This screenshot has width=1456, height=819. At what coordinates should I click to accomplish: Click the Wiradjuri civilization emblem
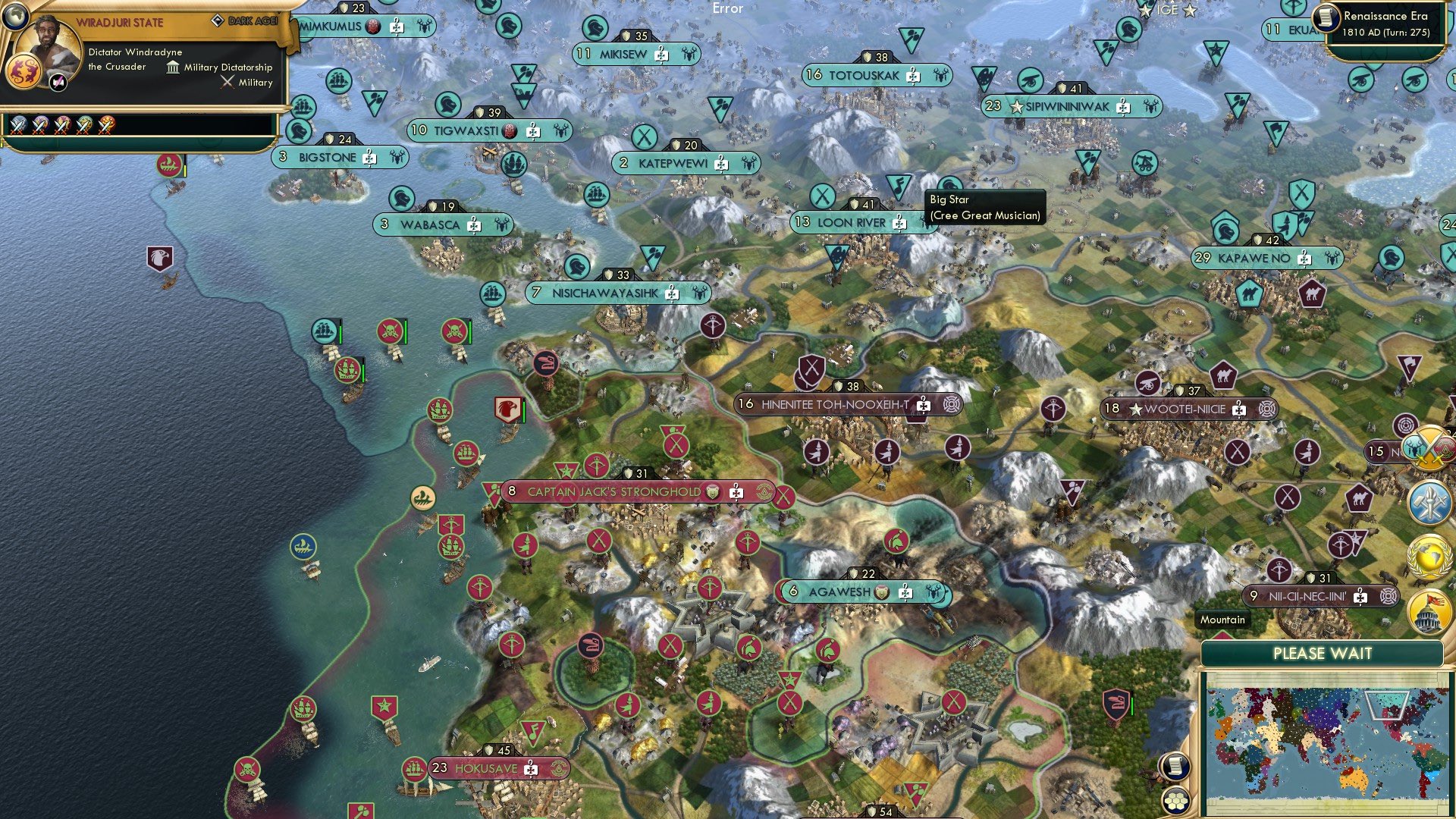pyautogui.click(x=24, y=73)
